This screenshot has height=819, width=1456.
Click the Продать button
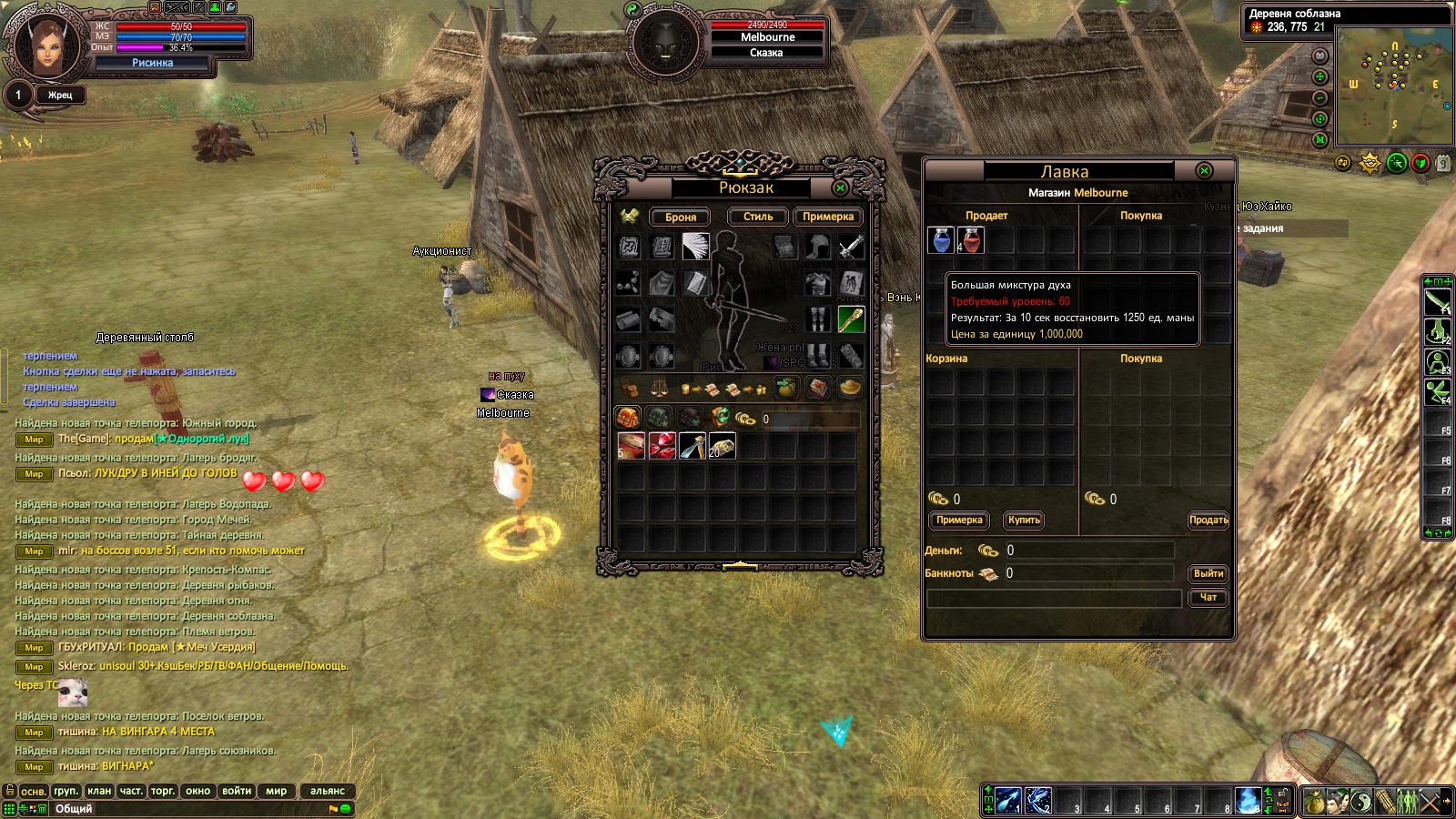pos(1208,520)
